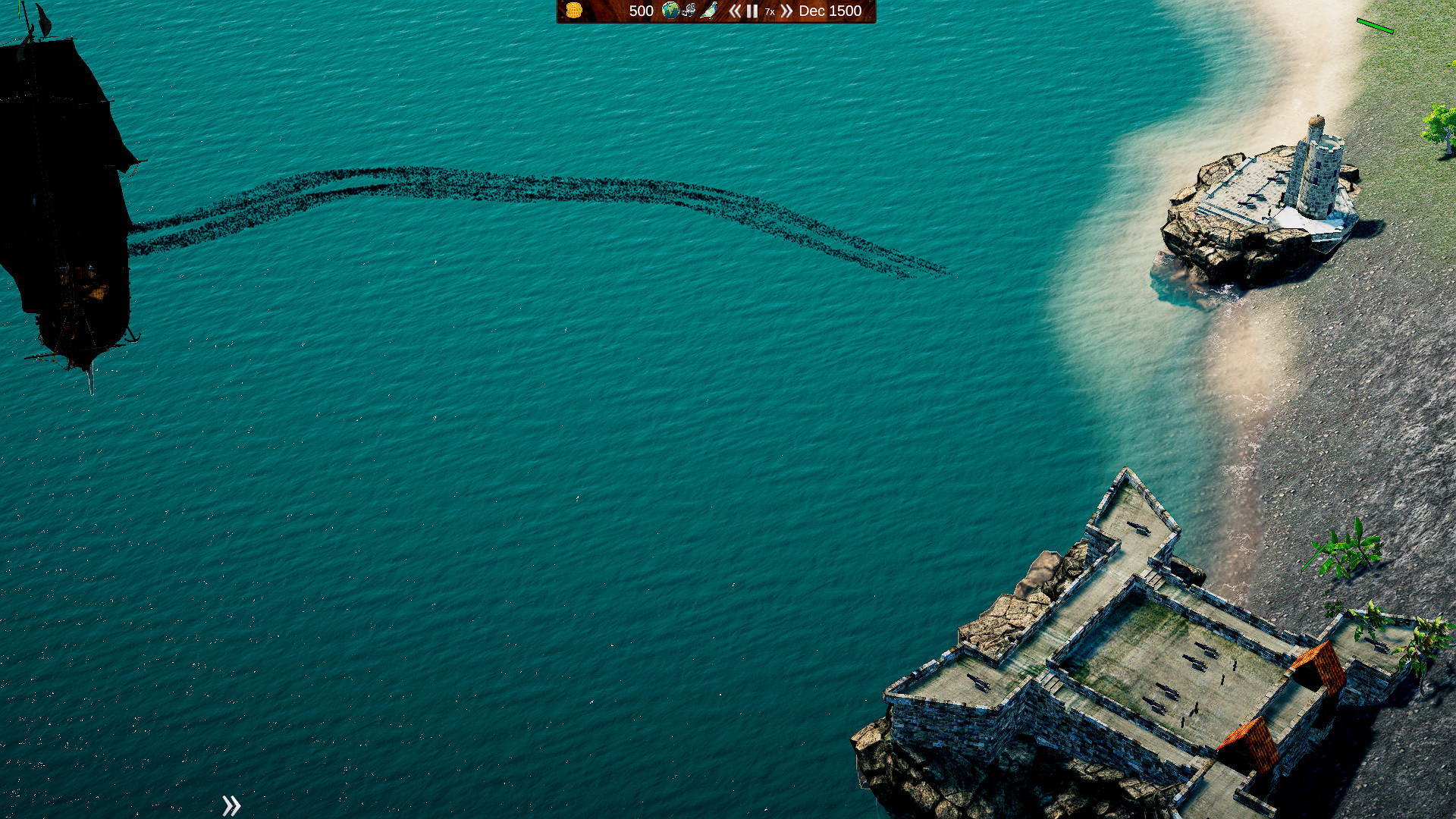Open the pigeon messages icon
1456x819 pixels.
pyautogui.click(x=709, y=11)
